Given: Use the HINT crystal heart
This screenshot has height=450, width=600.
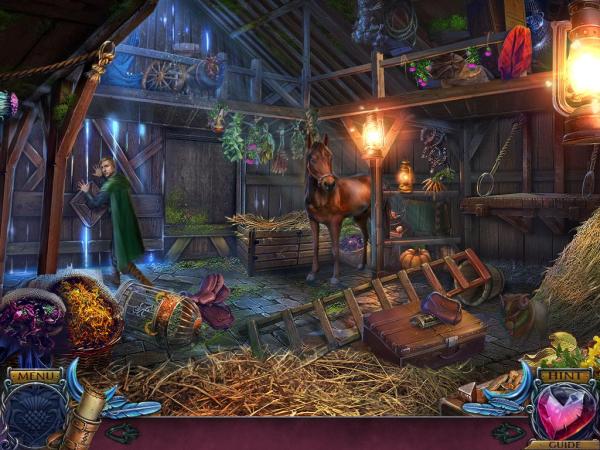Looking at the screenshot, I should (x=564, y=411).
